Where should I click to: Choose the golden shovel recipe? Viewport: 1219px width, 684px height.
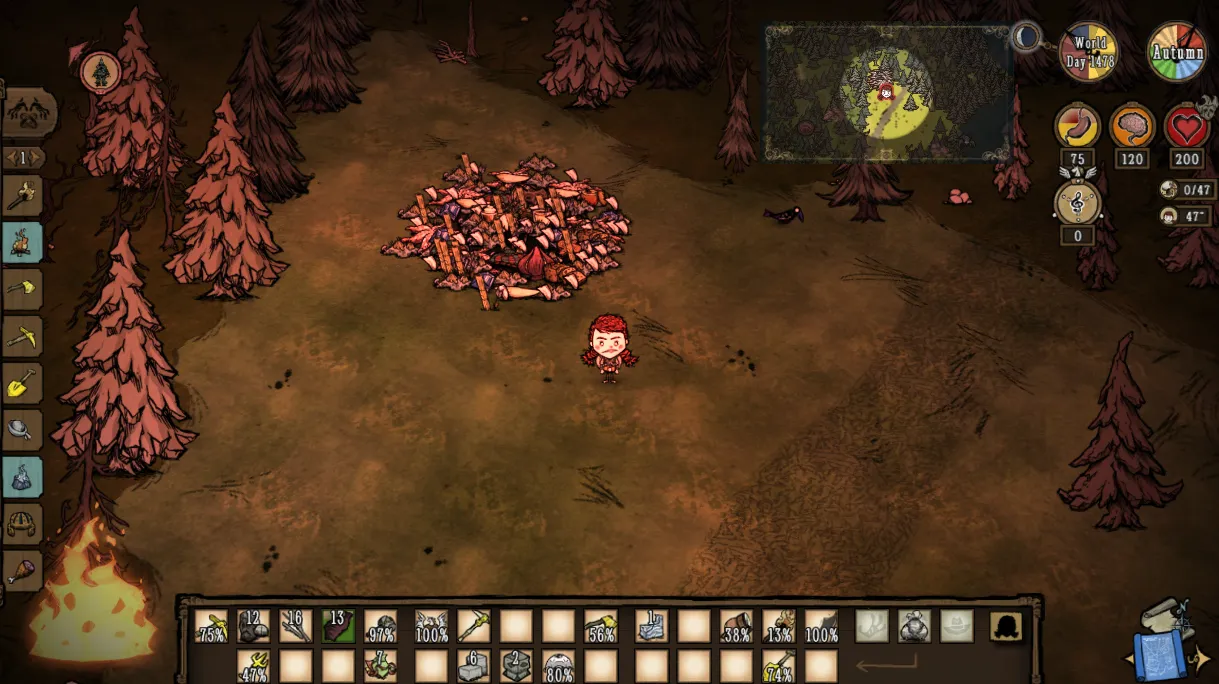(x=22, y=383)
